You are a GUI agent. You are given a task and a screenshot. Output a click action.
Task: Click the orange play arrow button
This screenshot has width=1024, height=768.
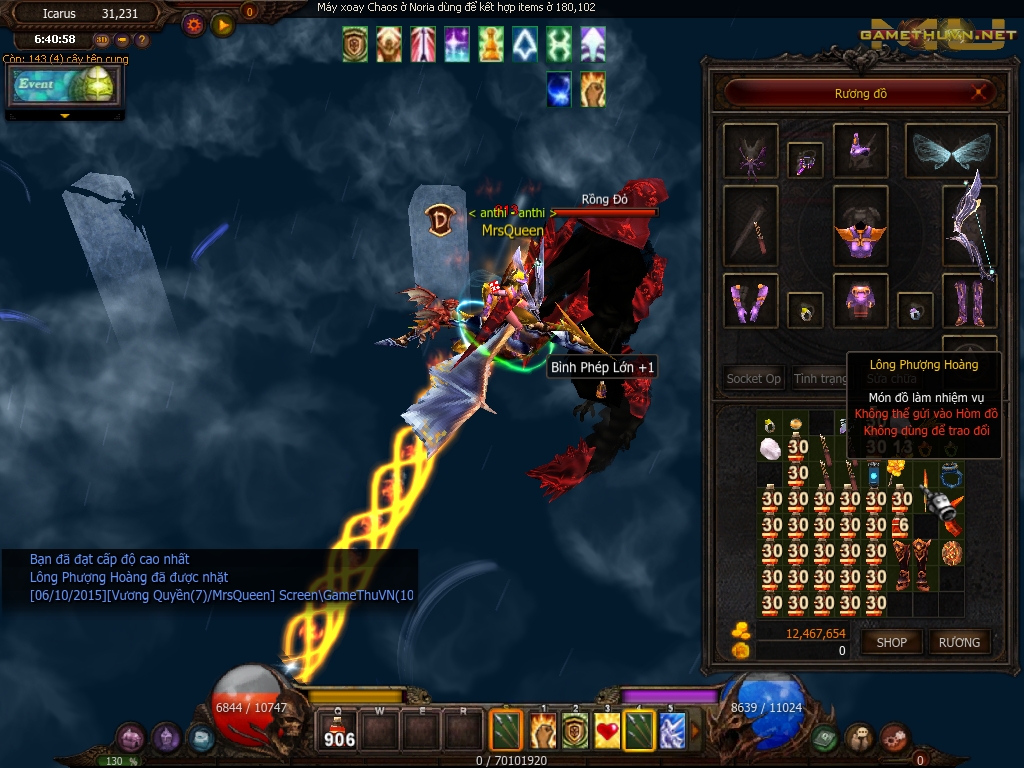pyautogui.click(x=222, y=24)
